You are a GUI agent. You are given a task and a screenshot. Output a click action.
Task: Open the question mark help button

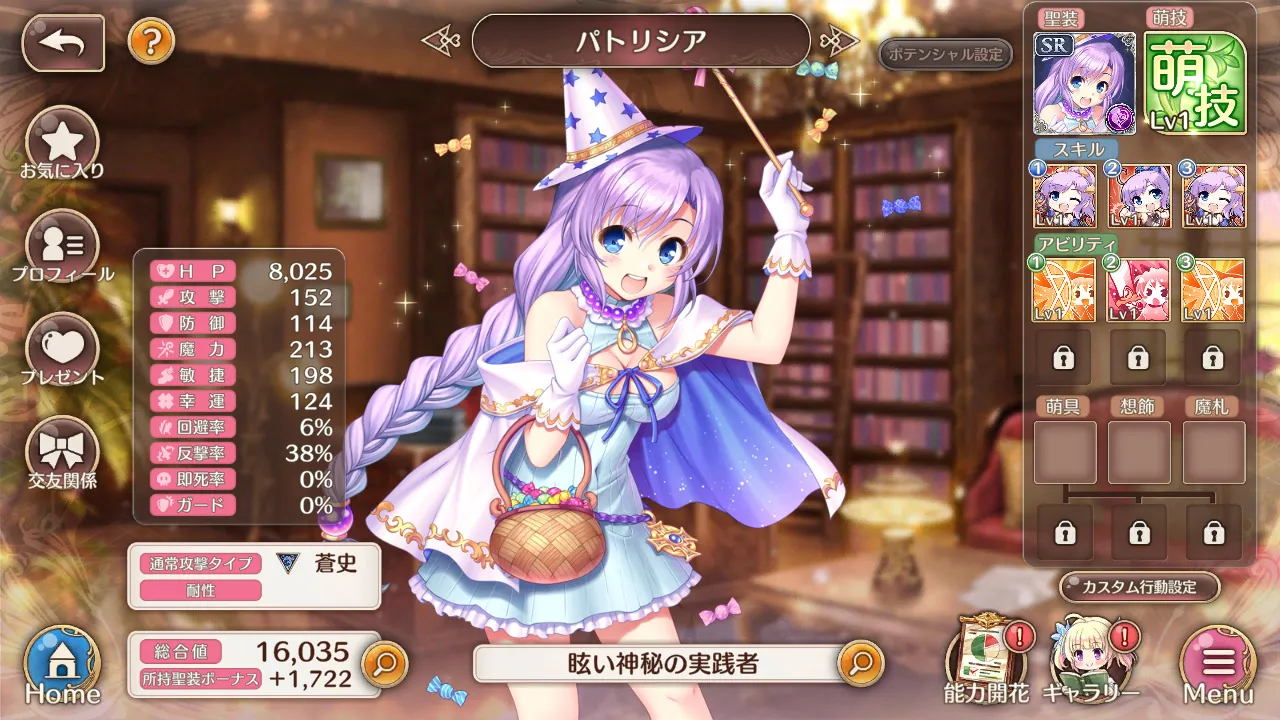[151, 41]
